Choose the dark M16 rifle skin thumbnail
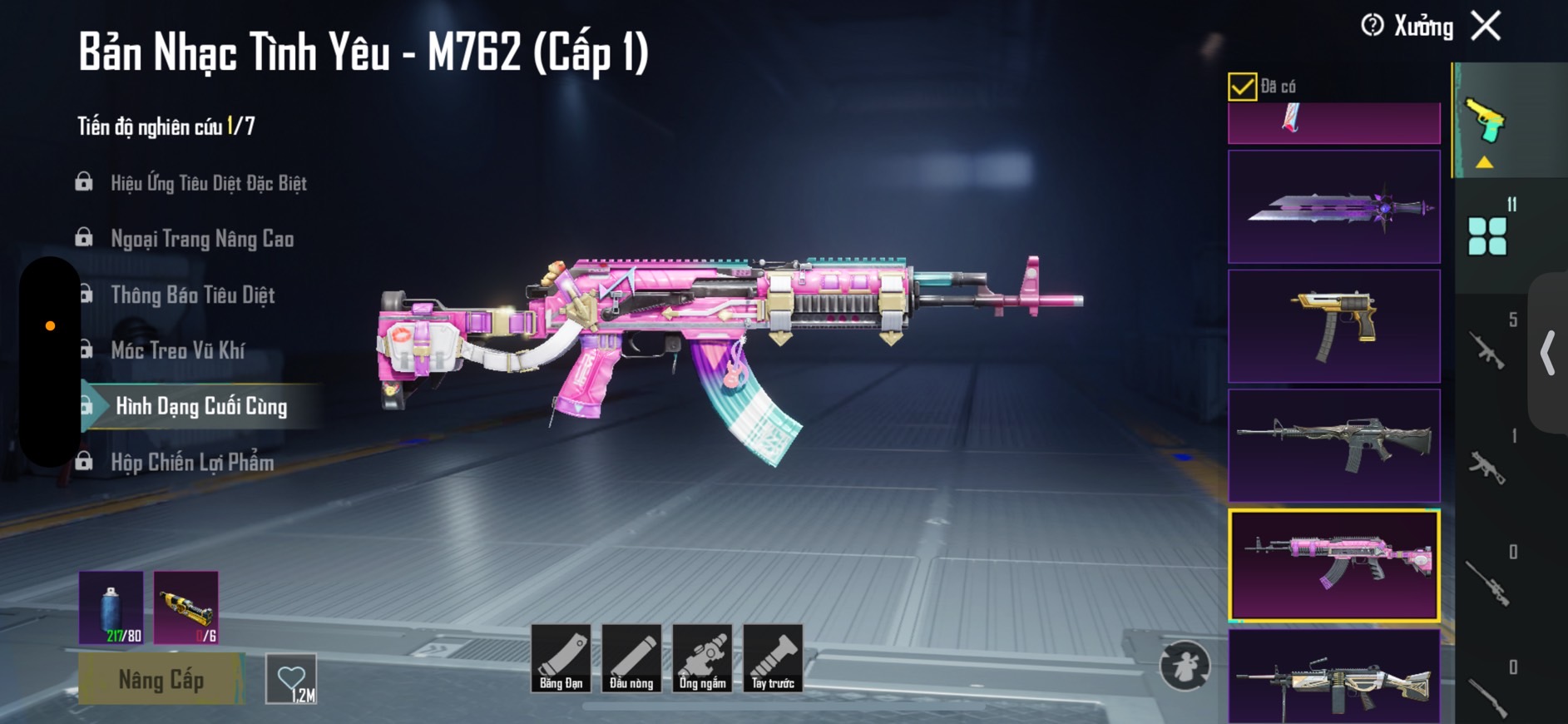The image size is (1568, 724). point(1333,445)
